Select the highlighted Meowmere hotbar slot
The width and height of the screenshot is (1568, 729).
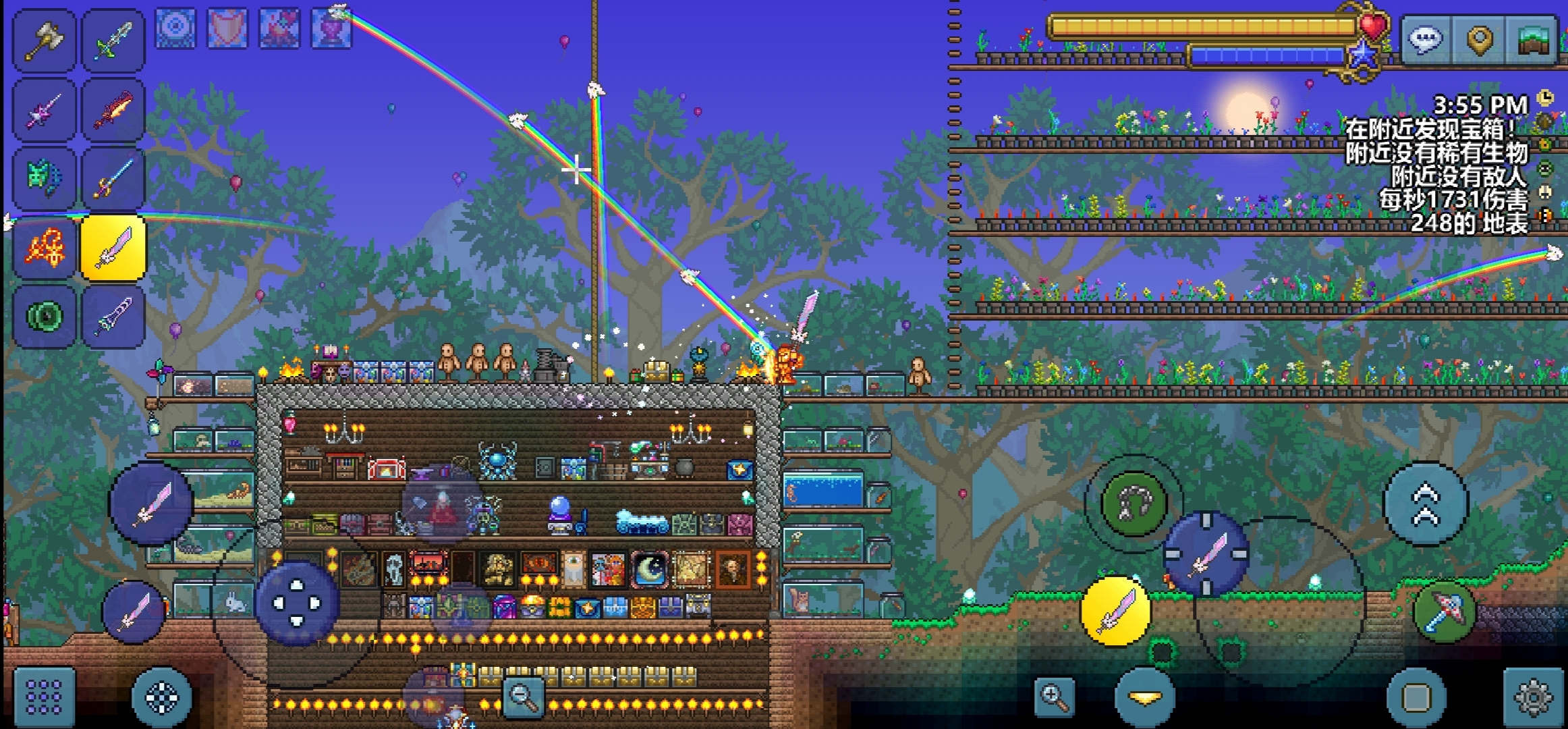coord(113,248)
